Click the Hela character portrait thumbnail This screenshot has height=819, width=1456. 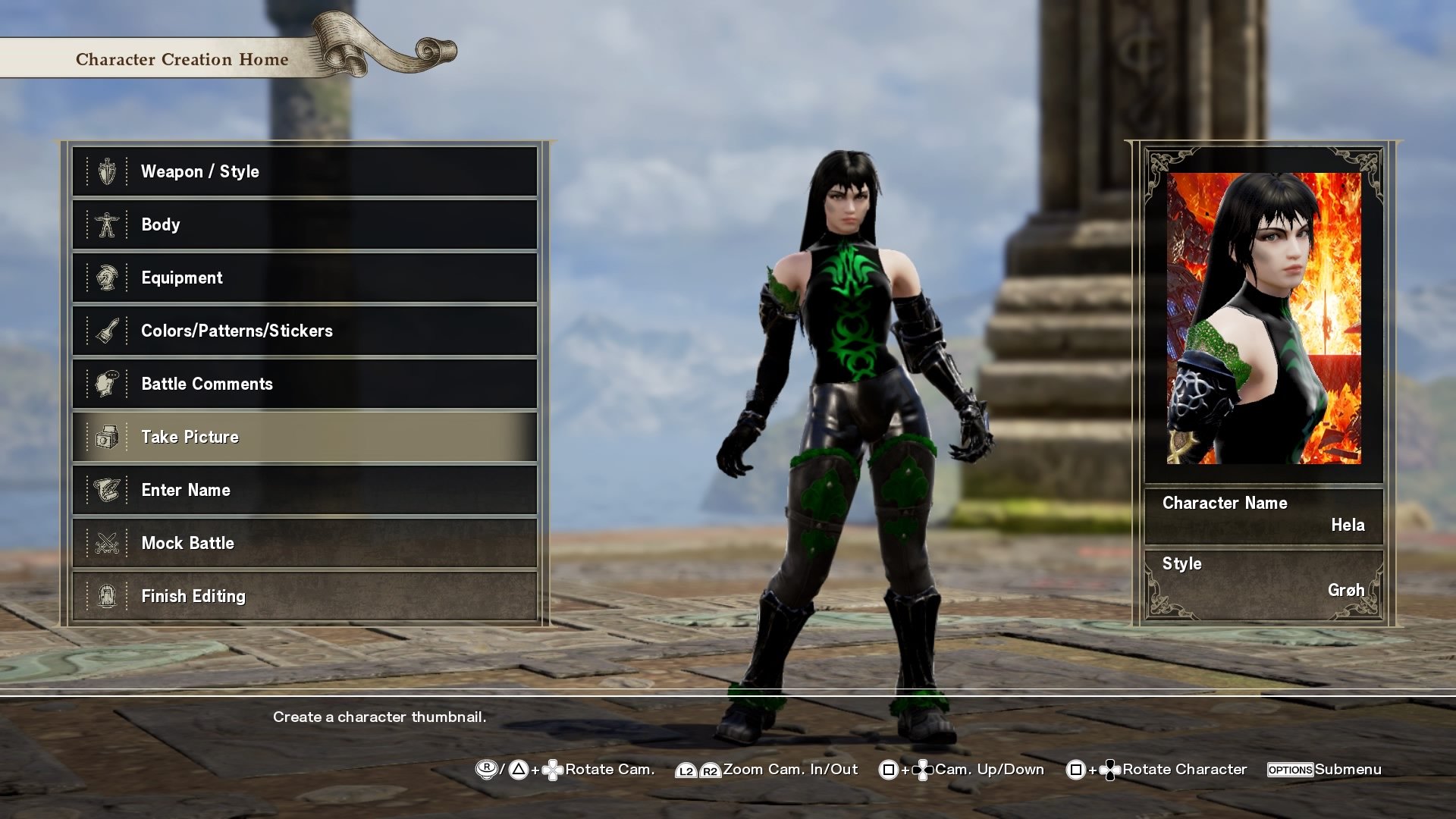click(1263, 318)
